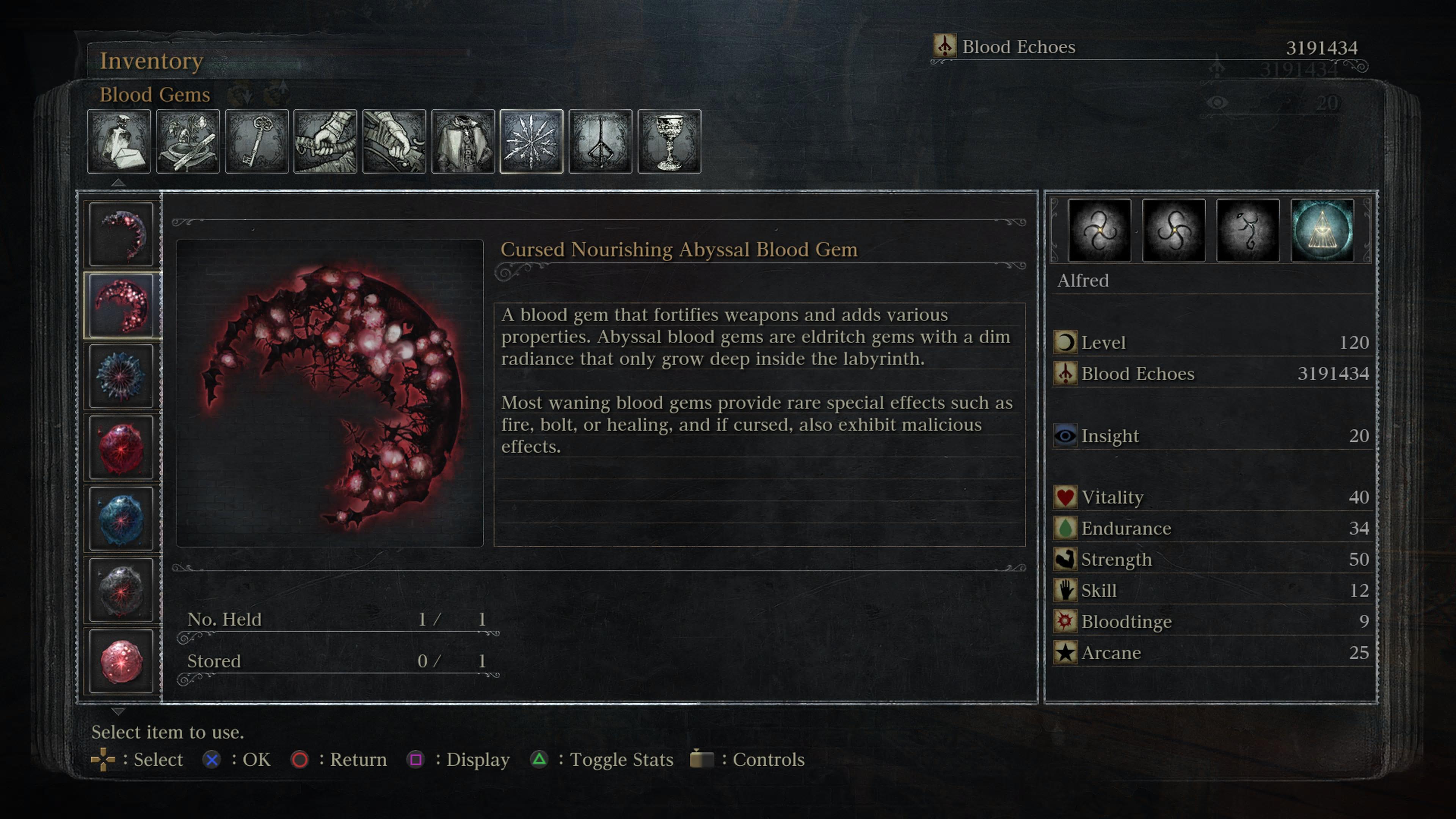Click the glowing blue oath rune slot
1456x819 pixels.
[x=1322, y=231]
